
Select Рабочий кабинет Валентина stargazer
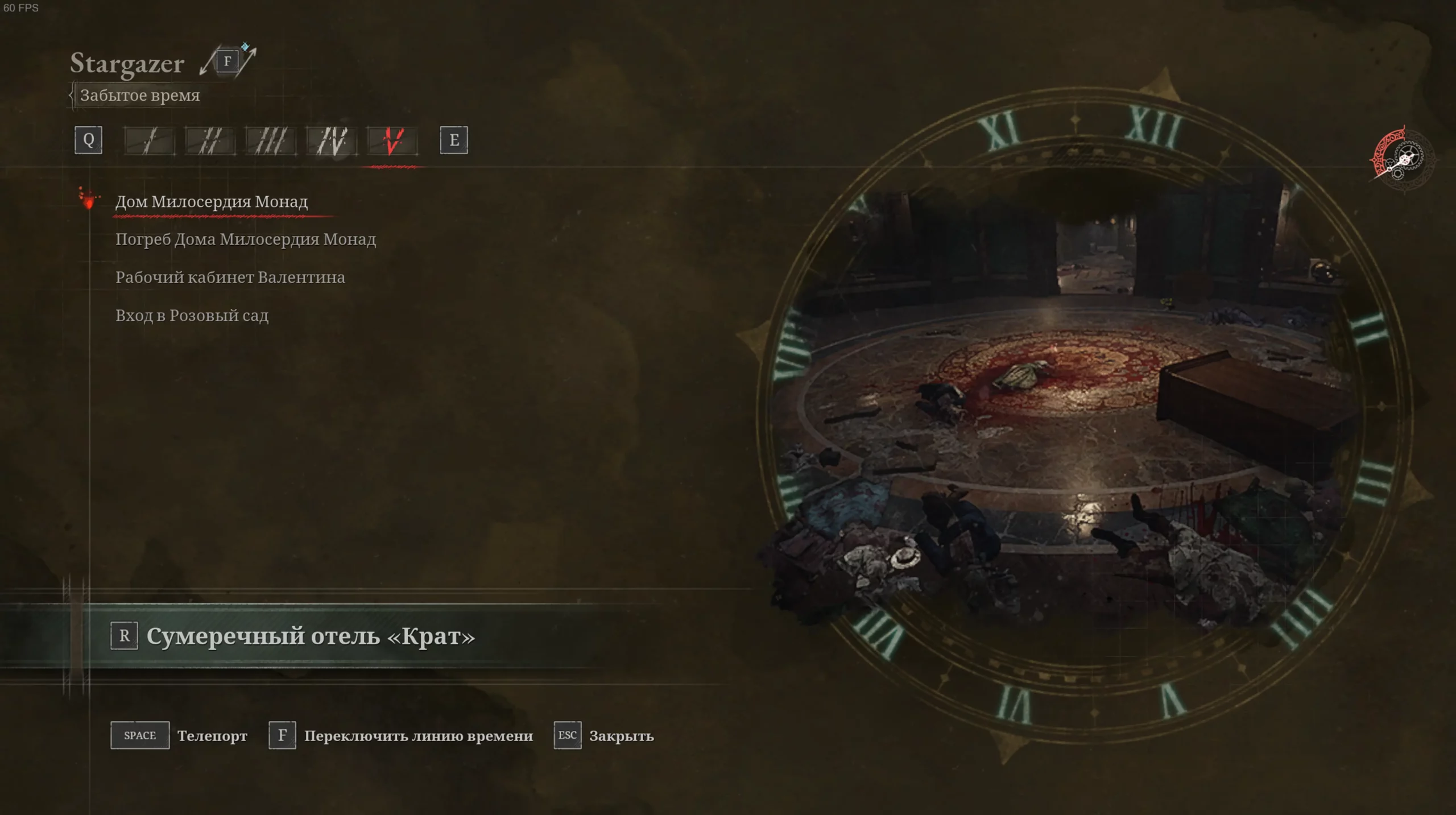[x=230, y=278]
